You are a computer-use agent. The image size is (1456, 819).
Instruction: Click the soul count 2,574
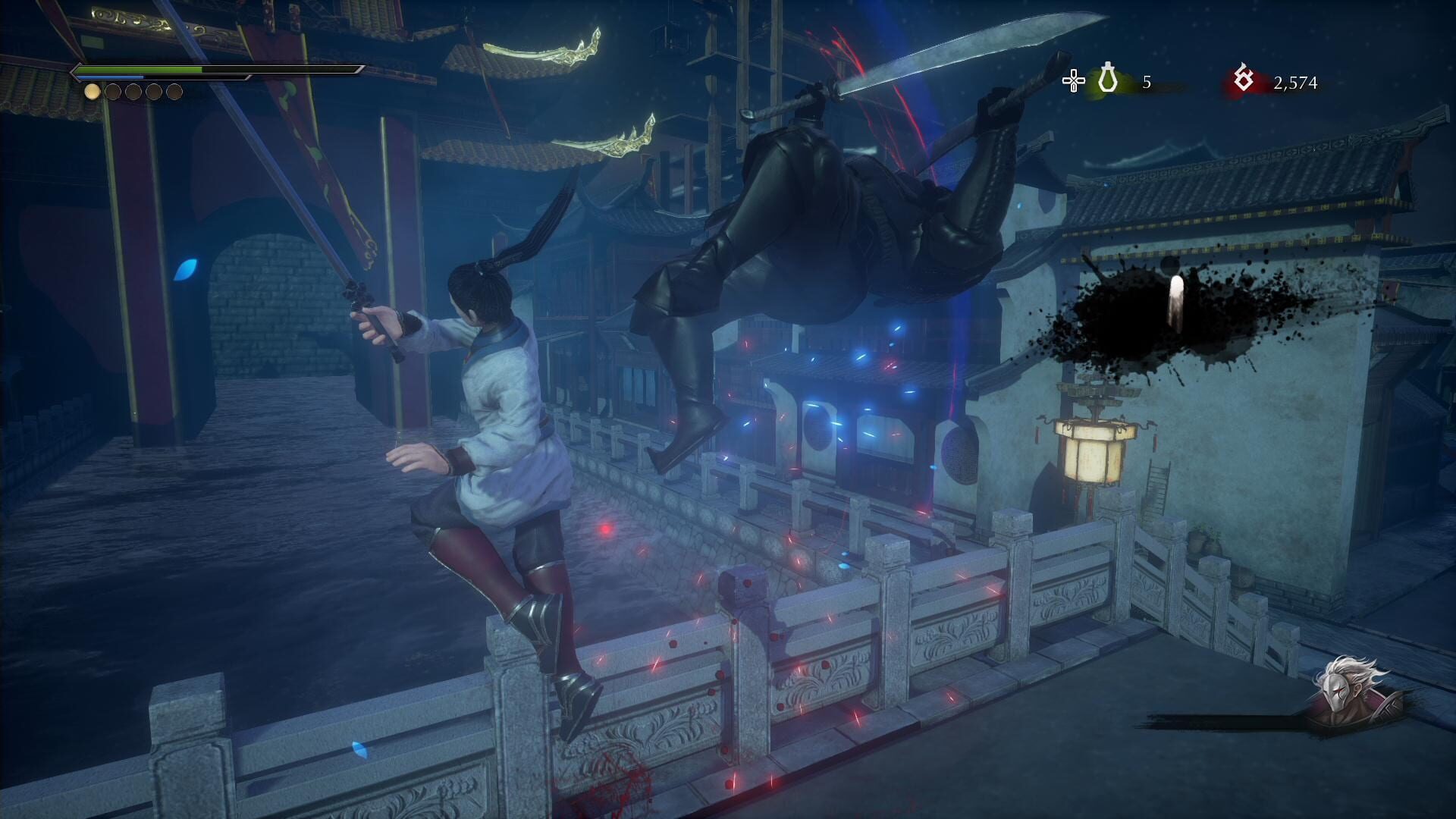click(x=1294, y=82)
